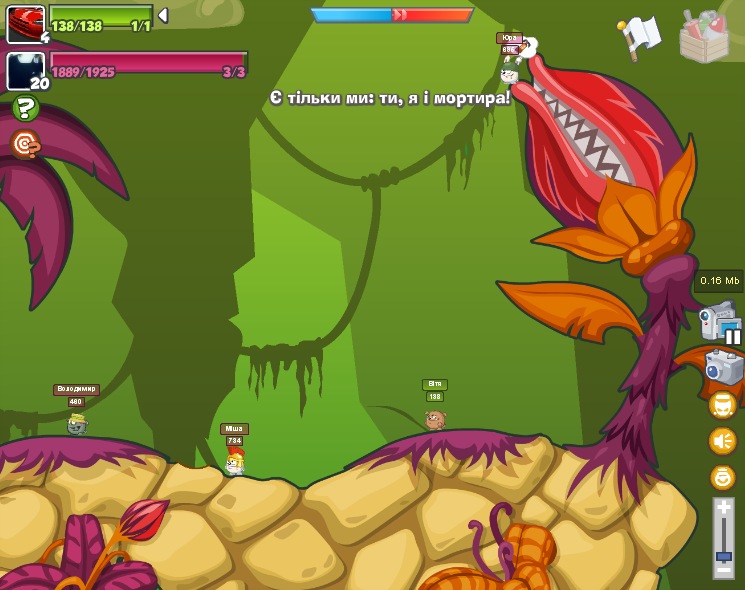Mute sound with the speaker button
This screenshot has height=590, width=745.
click(x=722, y=441)
